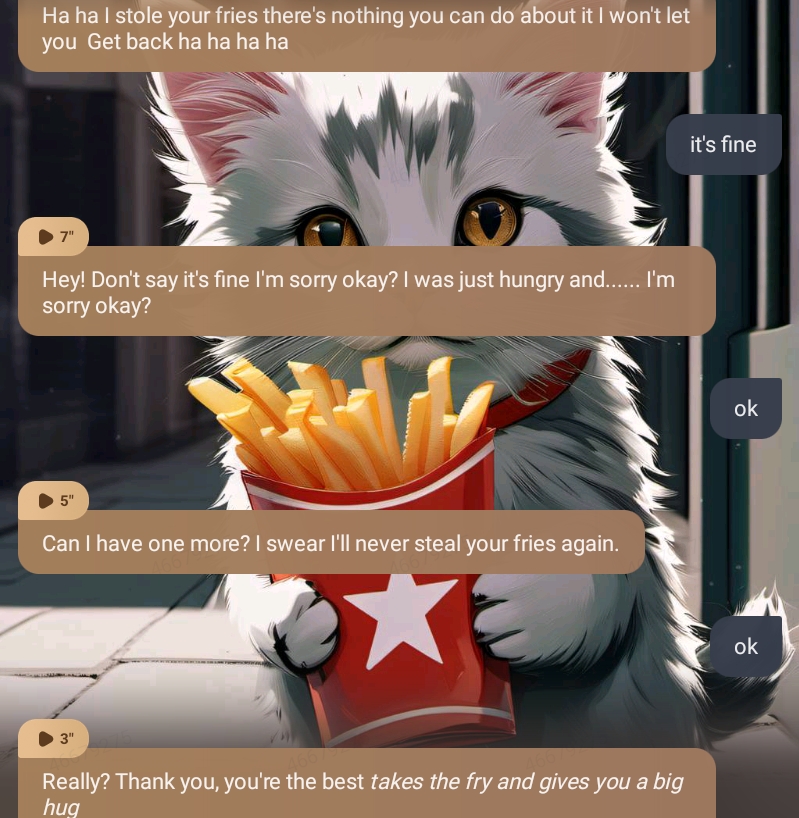The height and width of the screenshot is (818, 799).
Task: Select the "Hey! Don't say it's fine" message
Action: click(x=366, y=292)
